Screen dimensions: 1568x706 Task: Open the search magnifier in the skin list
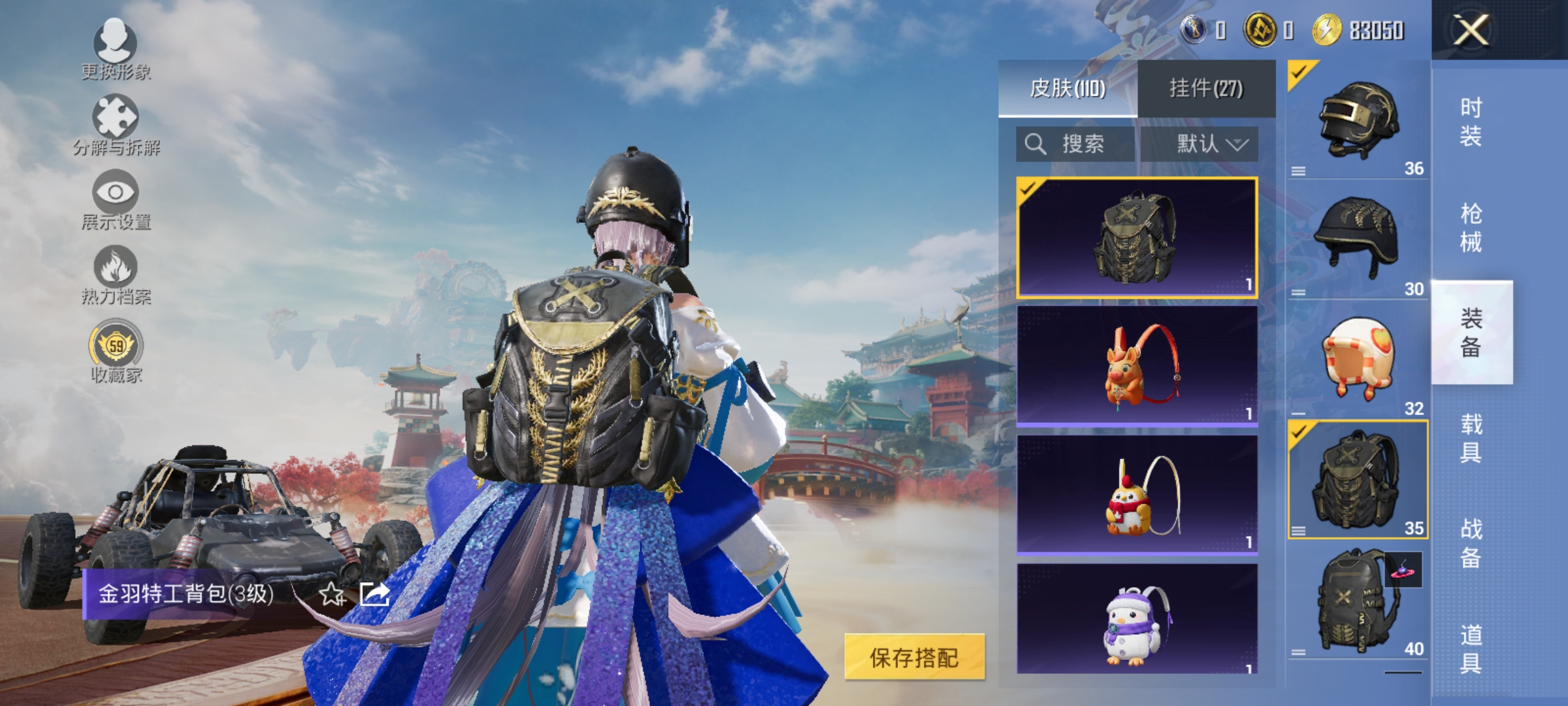pos(1036,144)
